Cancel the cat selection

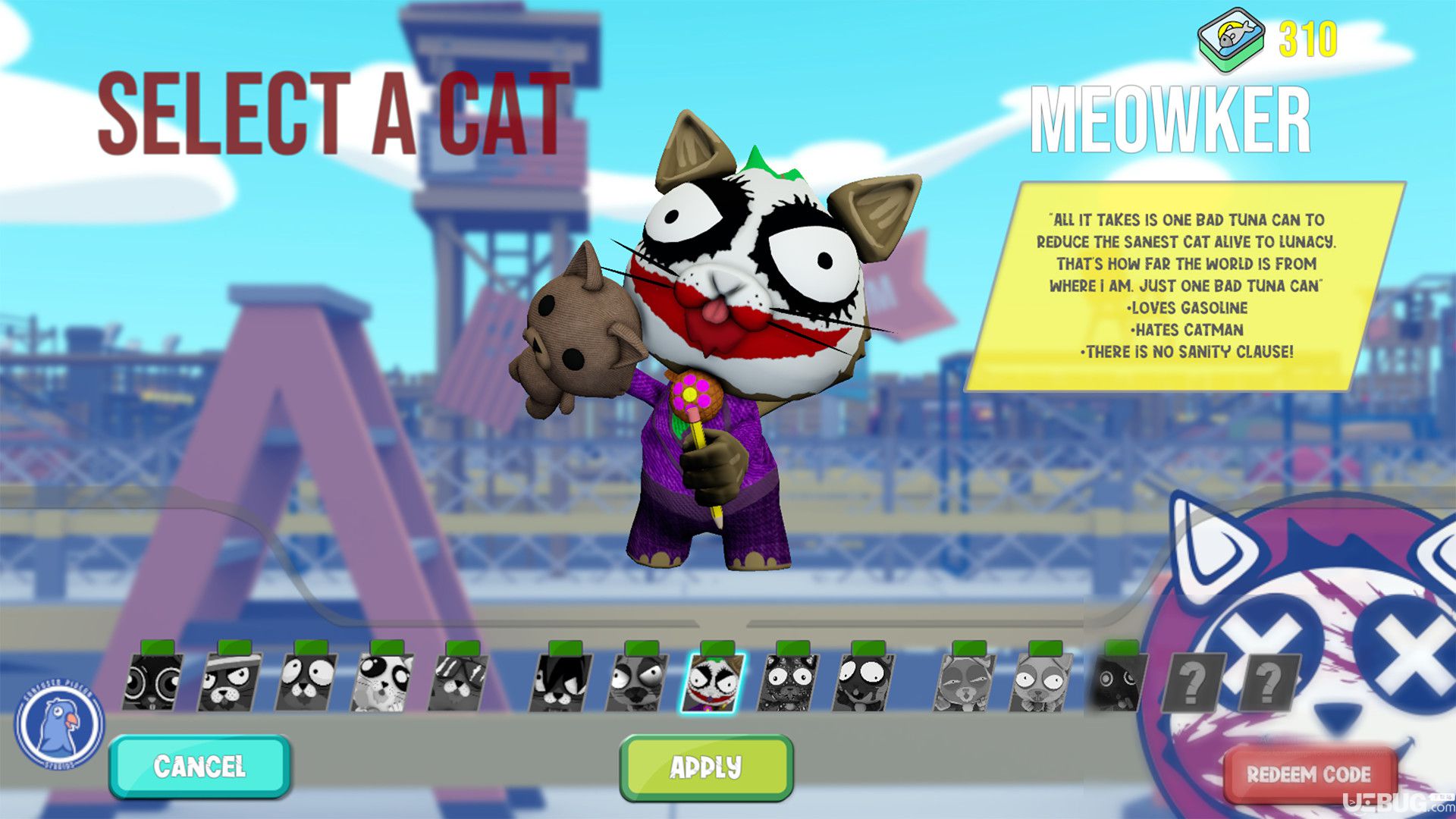point(199,767)
